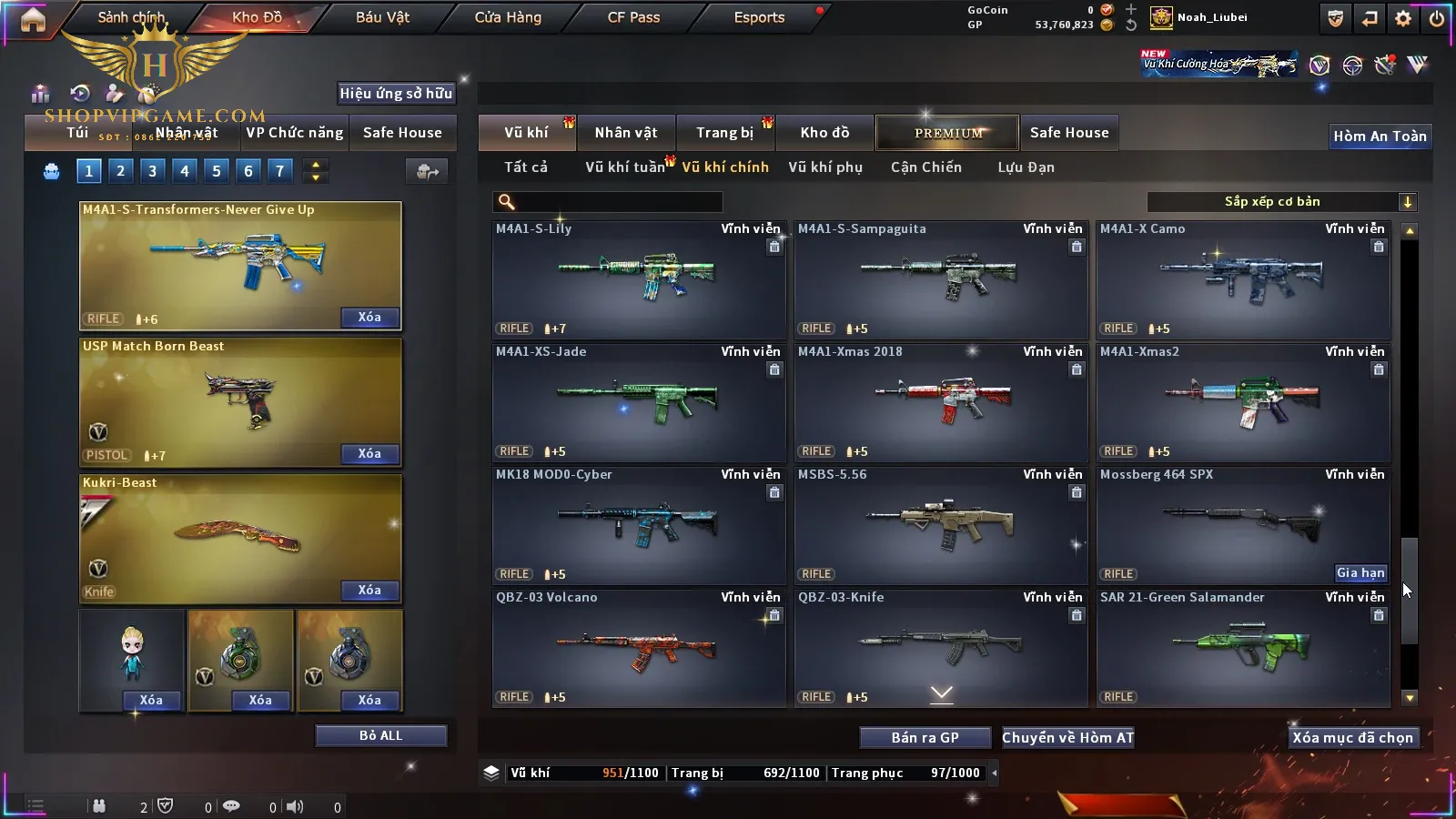Click the Bỏ ALL button
The height and width of the screenshot is (819, 1456).
click(x=380, y=735)
